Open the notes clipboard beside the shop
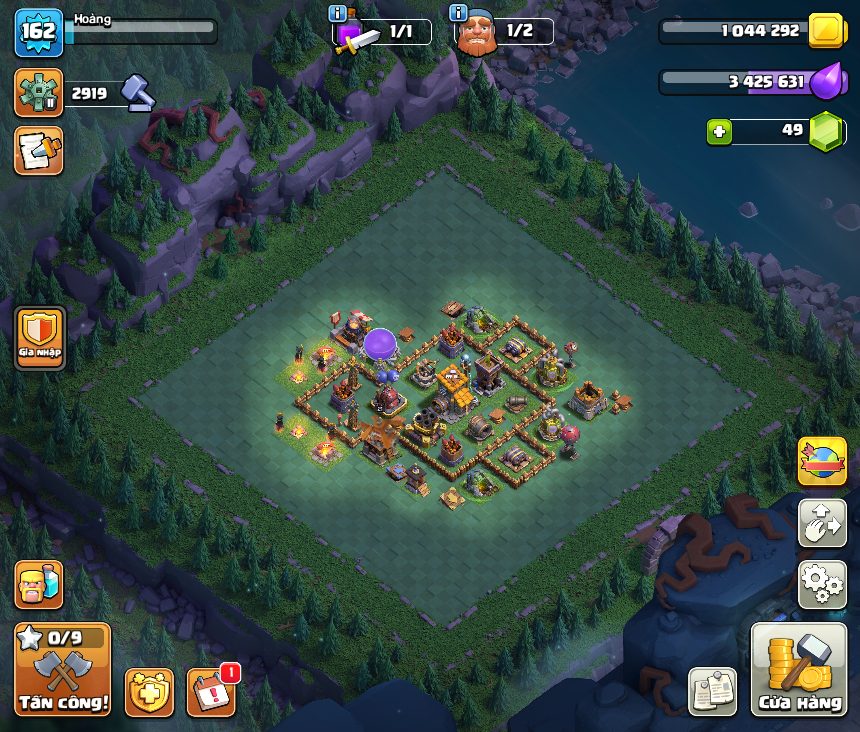The height and width of the screenshot is (732, 860). pyautogui.click(x=713, y=691)
